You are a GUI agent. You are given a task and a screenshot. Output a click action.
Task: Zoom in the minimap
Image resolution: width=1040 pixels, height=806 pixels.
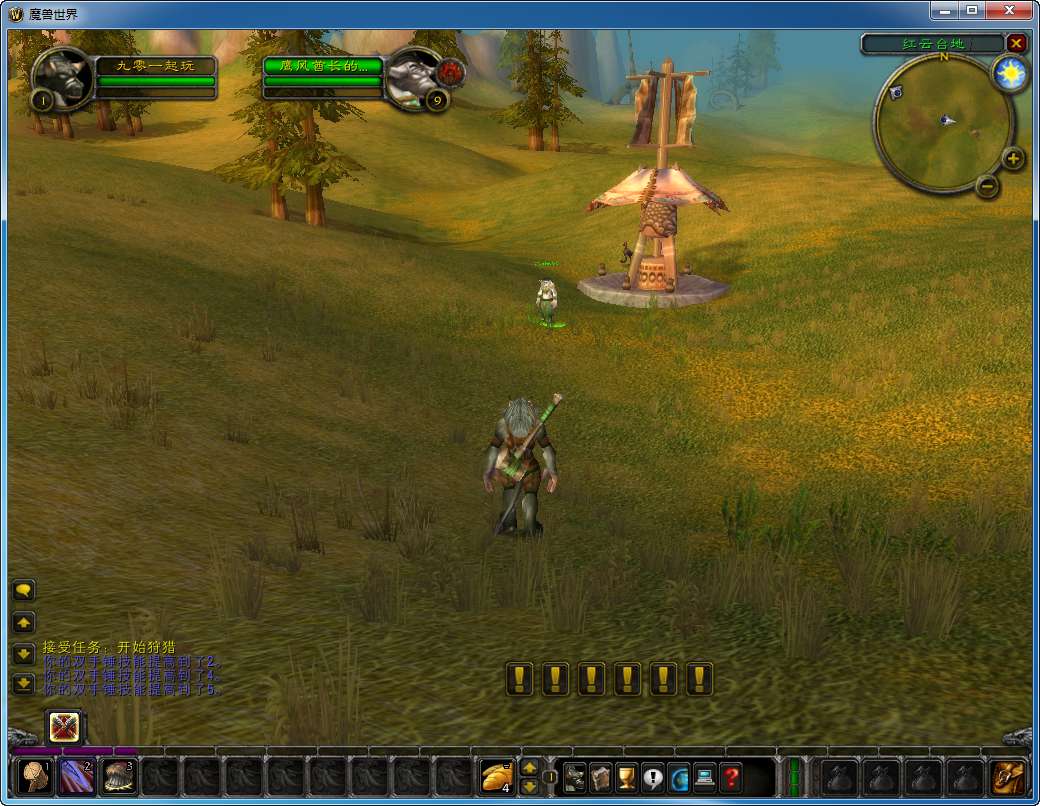[x=1012, y=159]
